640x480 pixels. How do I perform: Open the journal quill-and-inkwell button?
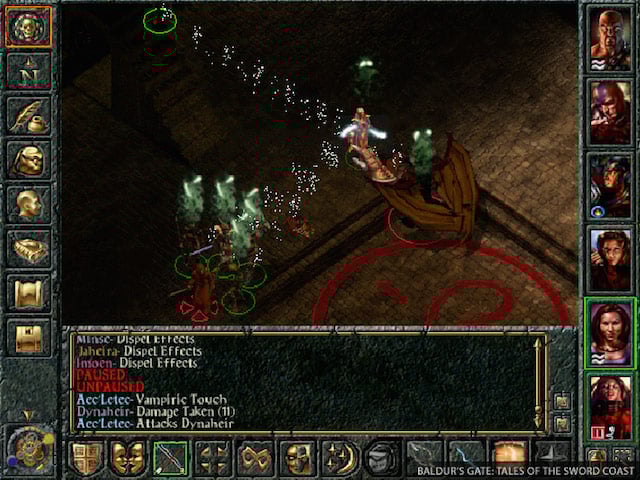click(29, 114)
